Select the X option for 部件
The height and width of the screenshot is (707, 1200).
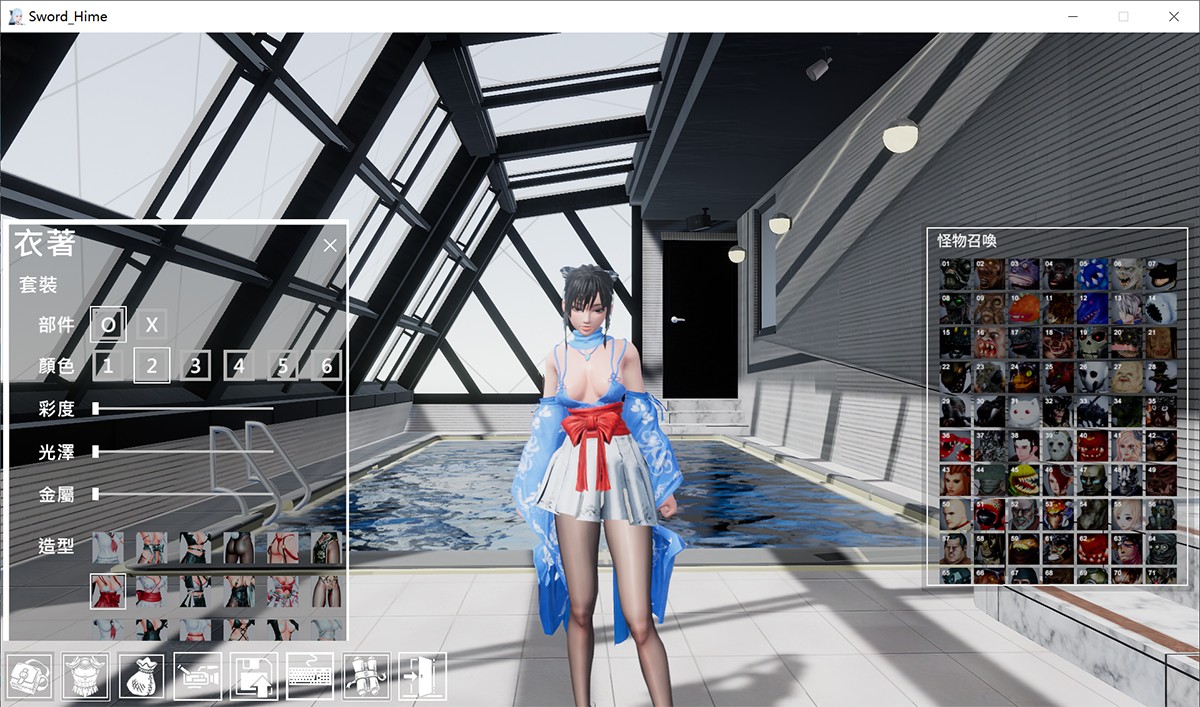(x=152, y=324)
